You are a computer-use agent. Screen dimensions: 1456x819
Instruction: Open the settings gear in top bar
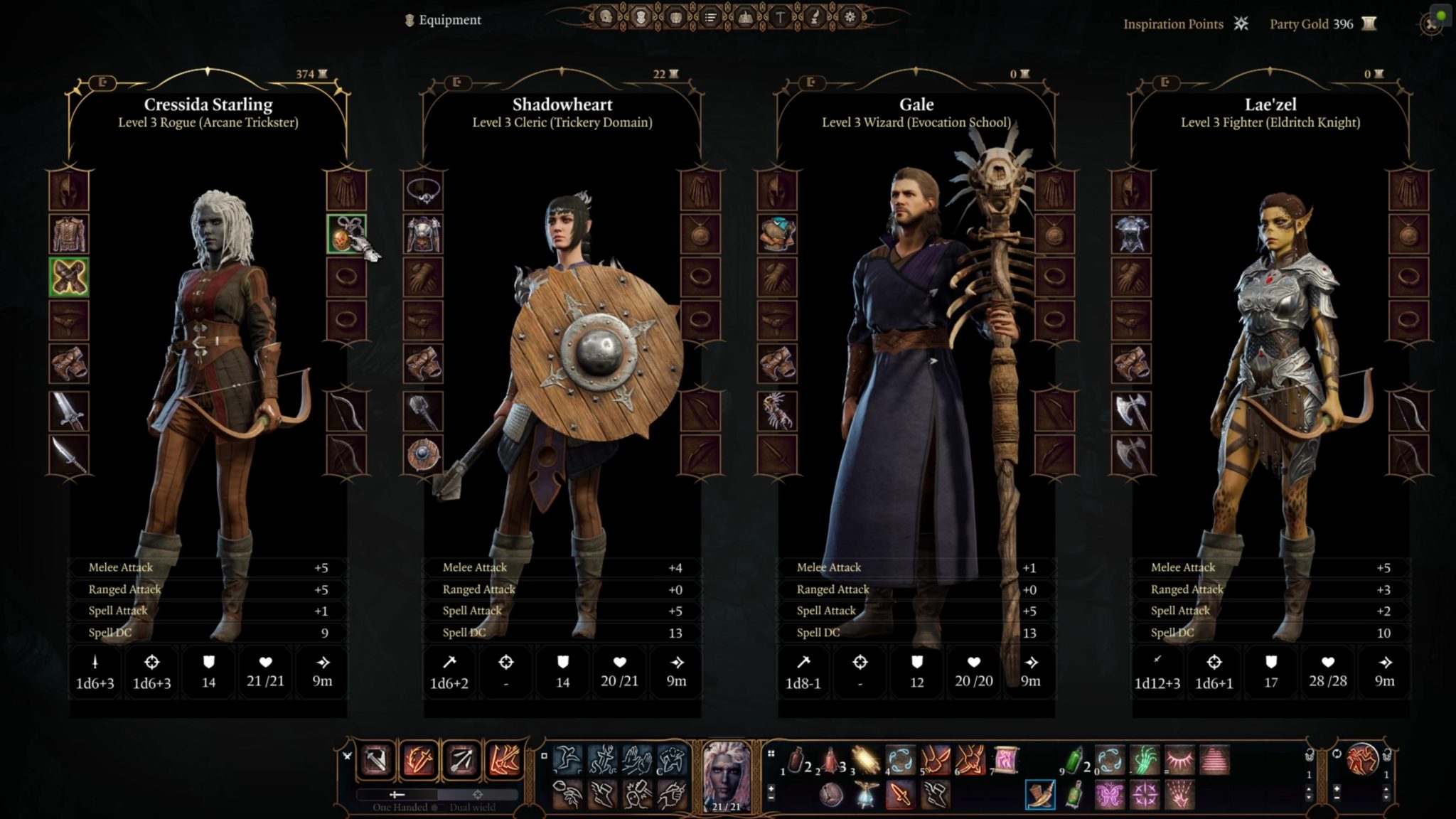coord(850,17)
